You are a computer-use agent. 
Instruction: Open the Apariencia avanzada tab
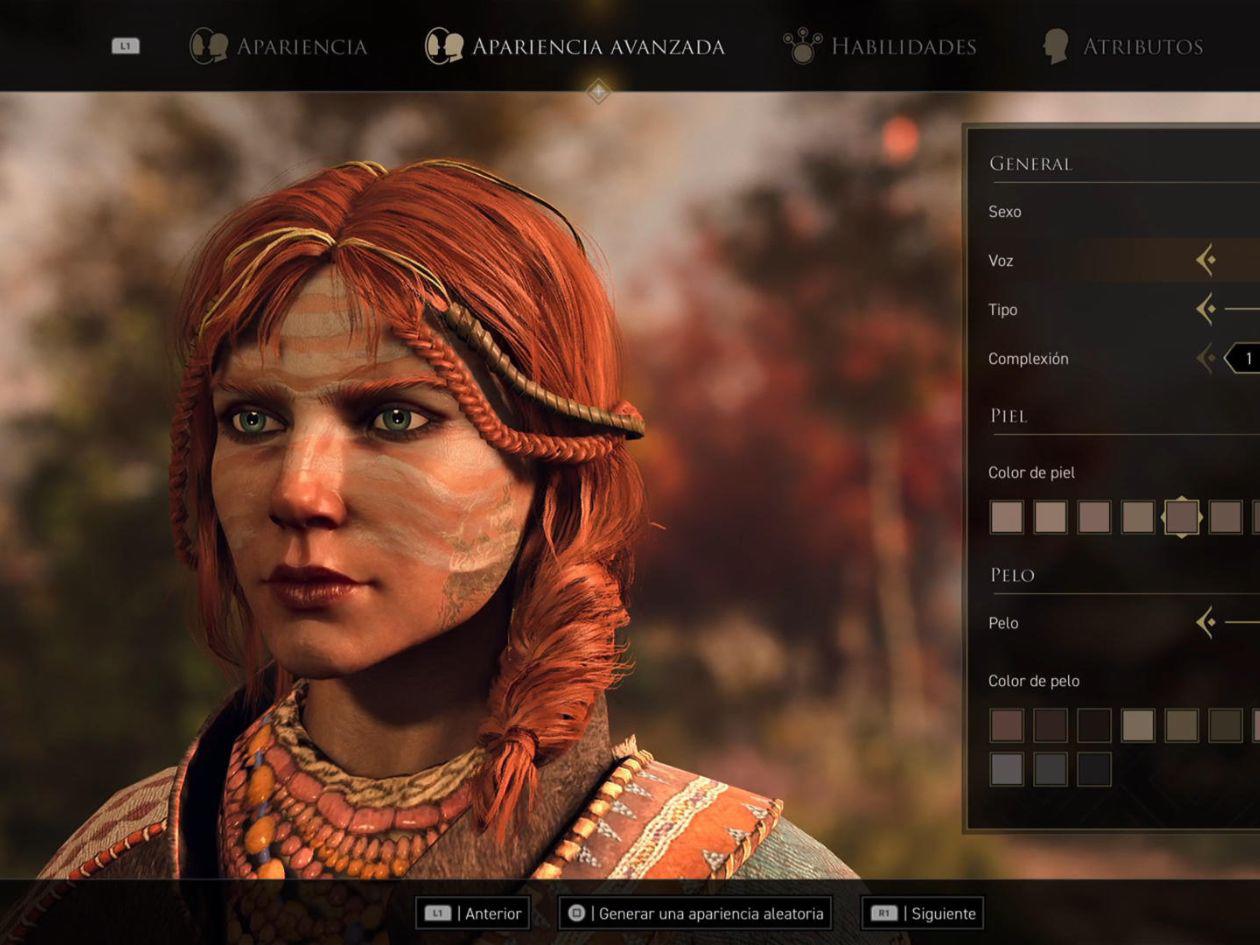pos(575,46)
